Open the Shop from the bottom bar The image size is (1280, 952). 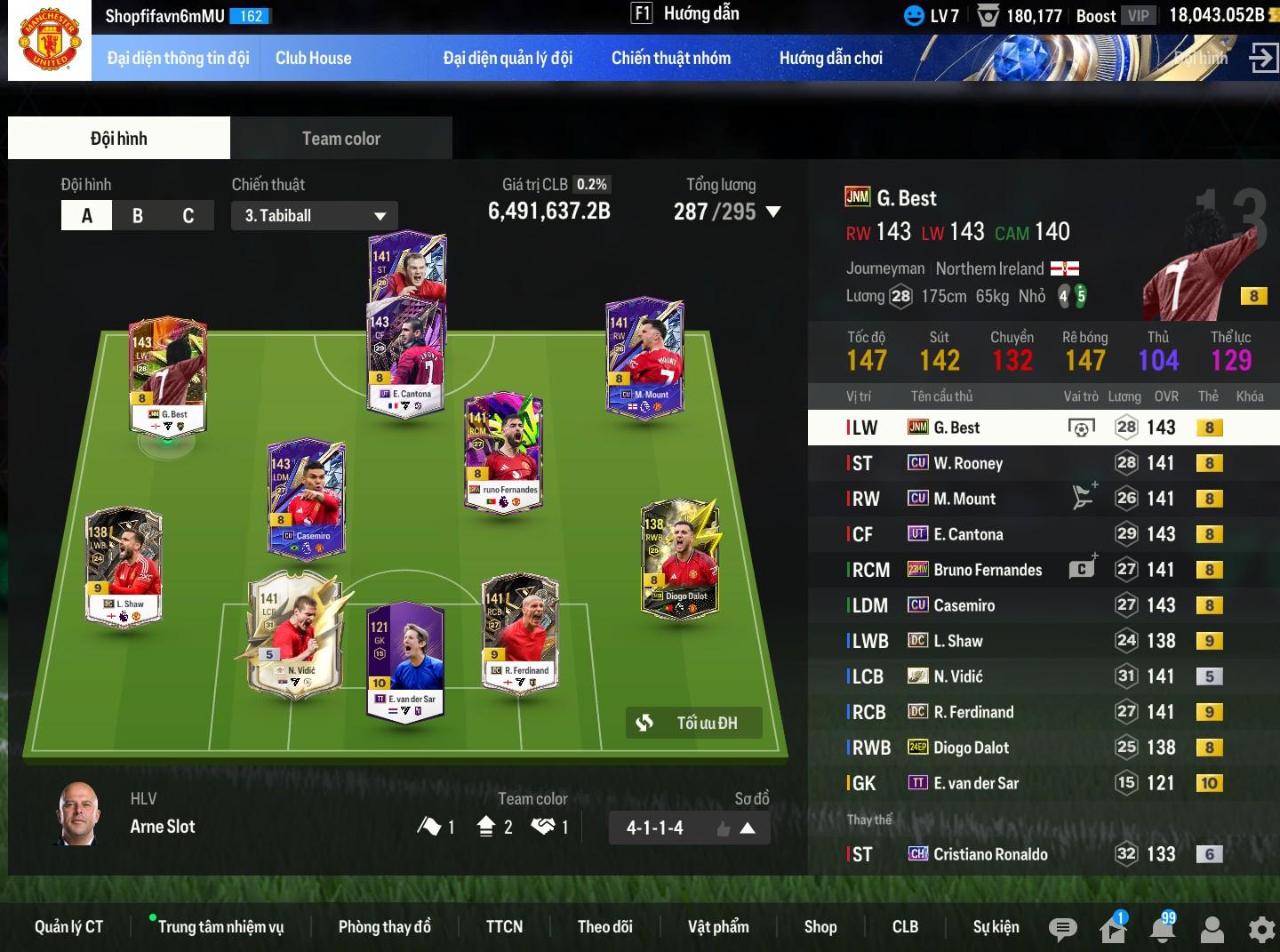pyautogui.click(x=820, y=927)
